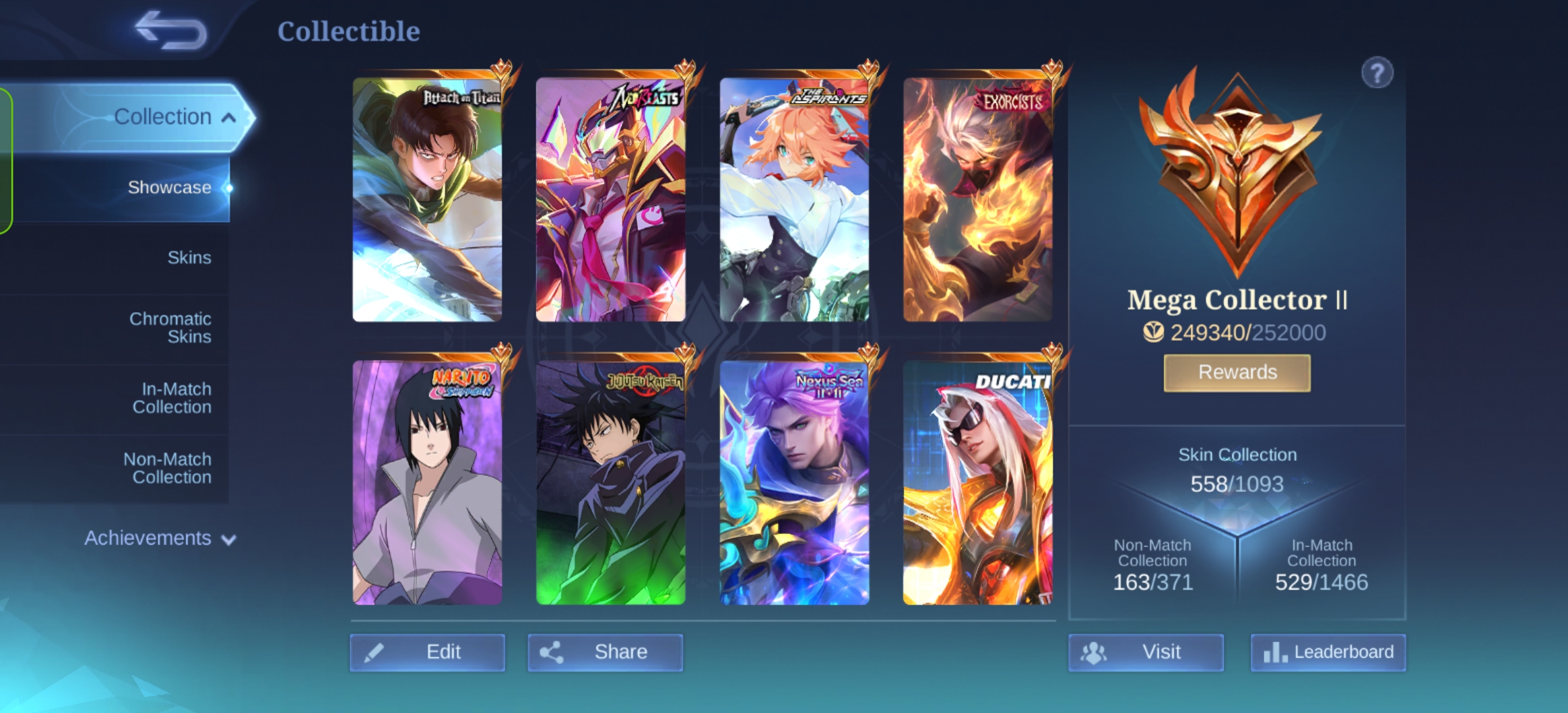This screenshot has width=1568, height=713.
Task: Open the Skins tab
Action: (x=189, y=257)
